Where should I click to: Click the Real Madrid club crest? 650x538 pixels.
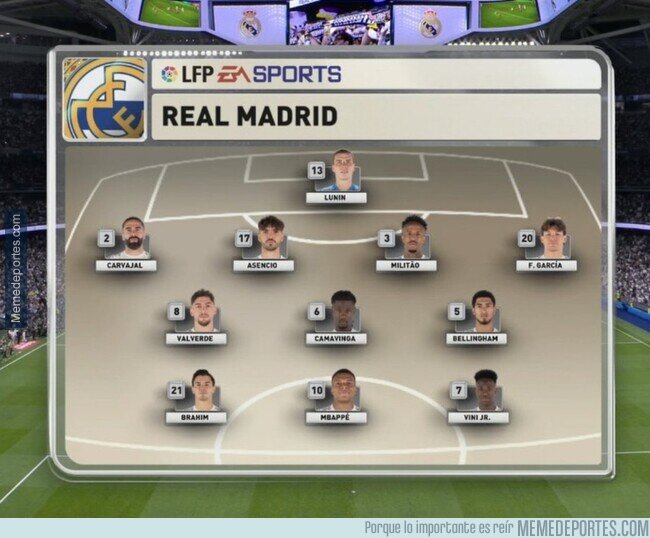[104, 98]
